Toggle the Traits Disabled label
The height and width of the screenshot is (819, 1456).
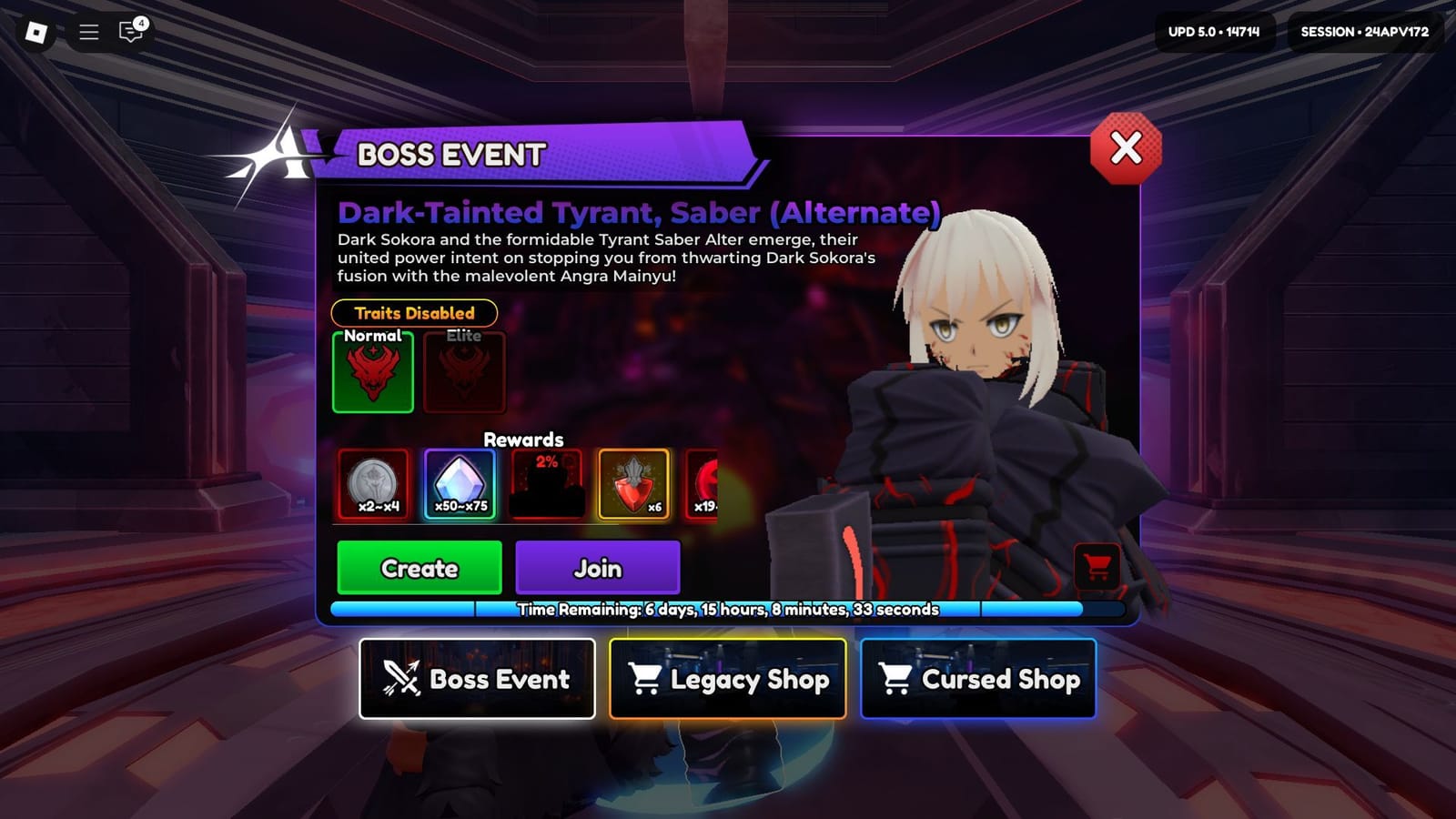tap(414, 313)
